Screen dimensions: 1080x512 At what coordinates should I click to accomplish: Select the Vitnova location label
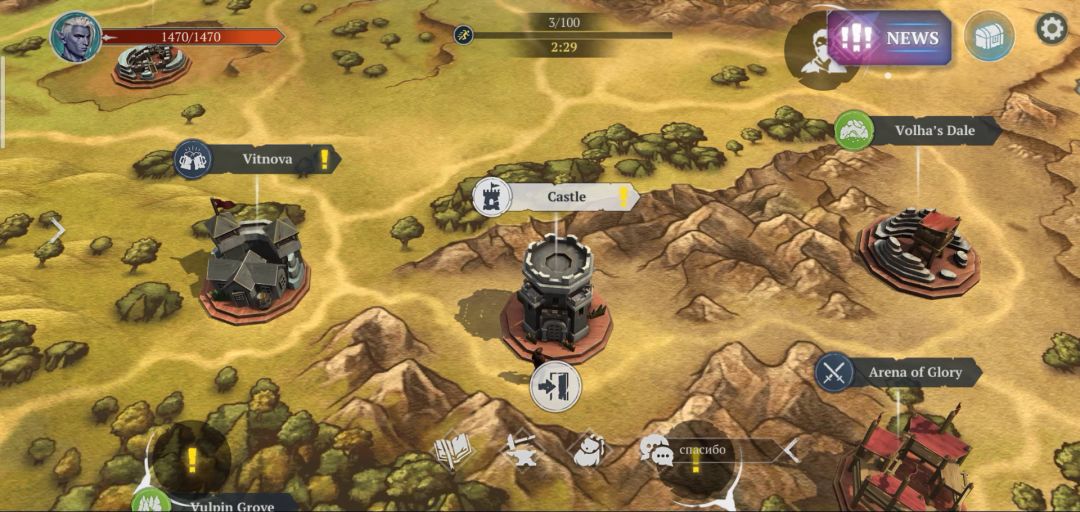coord(267,159)
